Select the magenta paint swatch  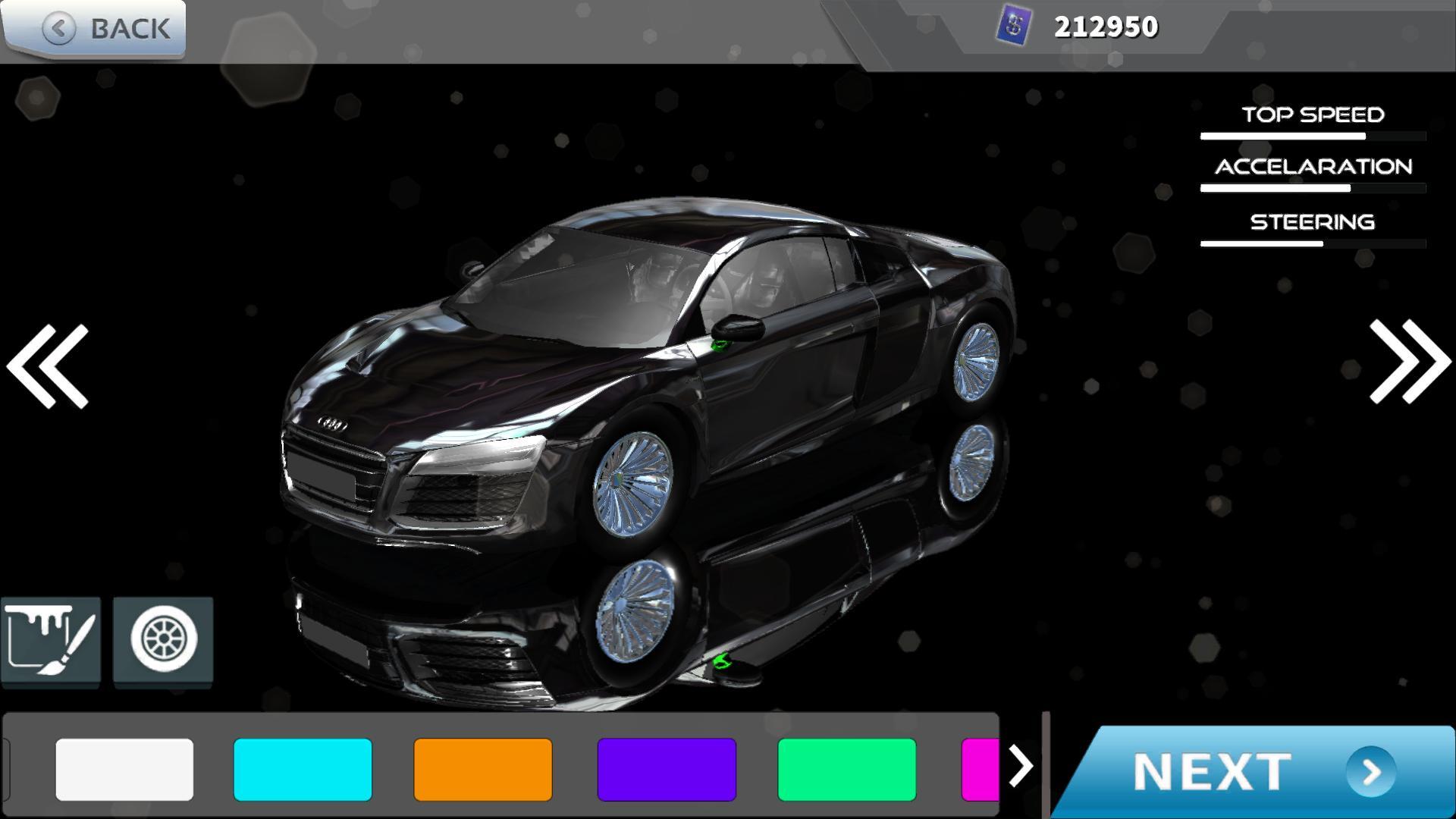point(980,770)
